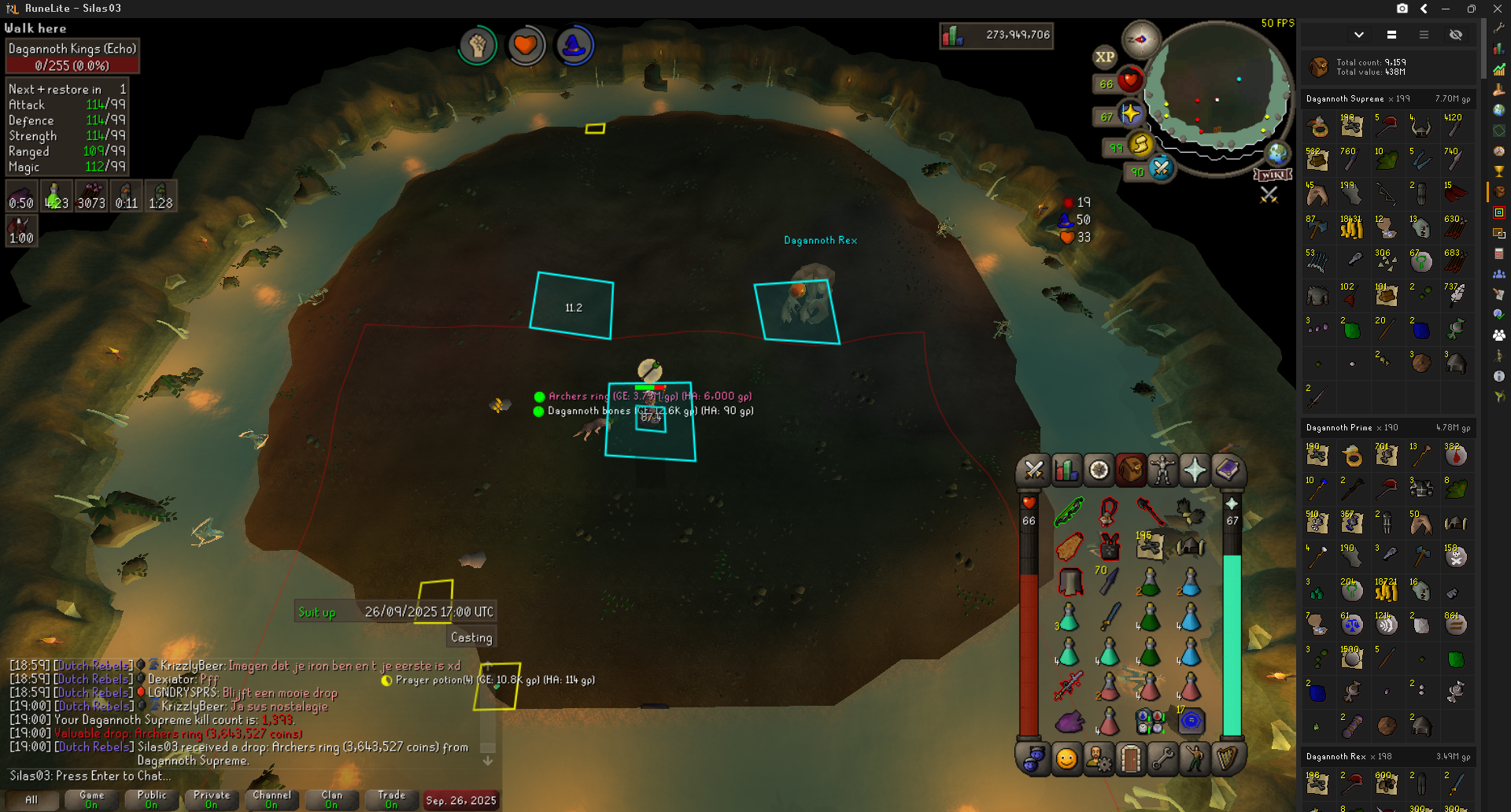Open the Quest List tab
Image resolution: width=1511 pixels, height=812 pixels.
pos(1099,471)
